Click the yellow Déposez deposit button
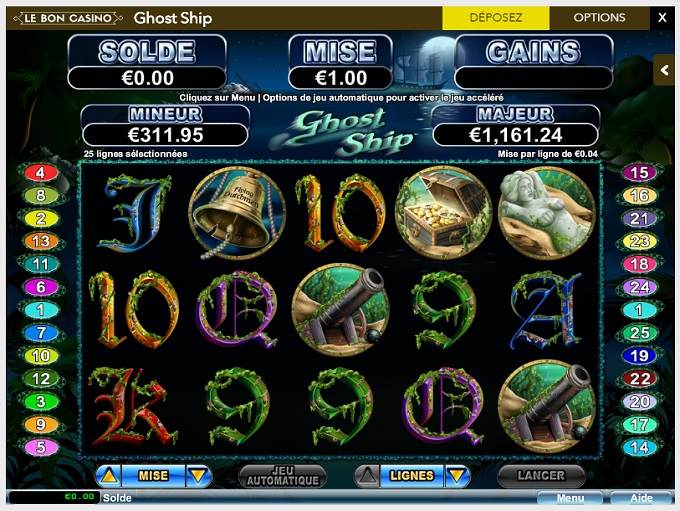The image size is (680, 511). [x=496, y=17]
